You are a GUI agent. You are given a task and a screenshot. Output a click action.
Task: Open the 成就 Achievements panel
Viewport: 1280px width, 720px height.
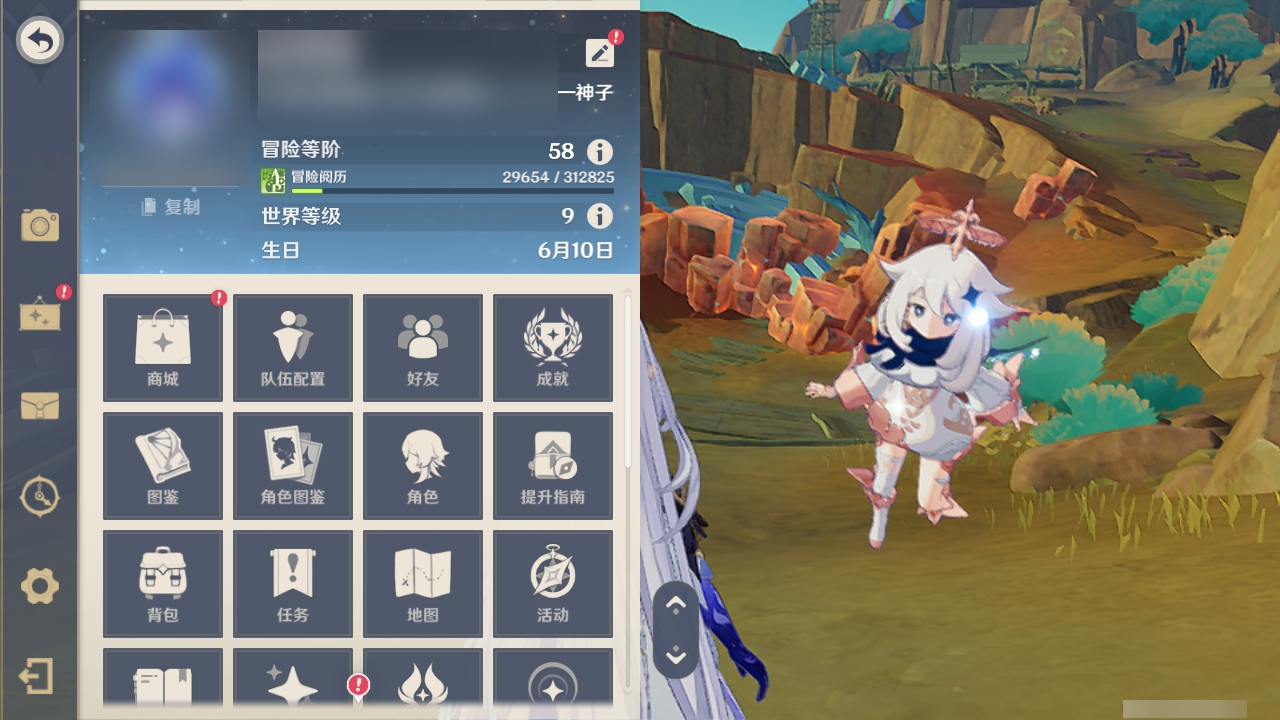552,347
